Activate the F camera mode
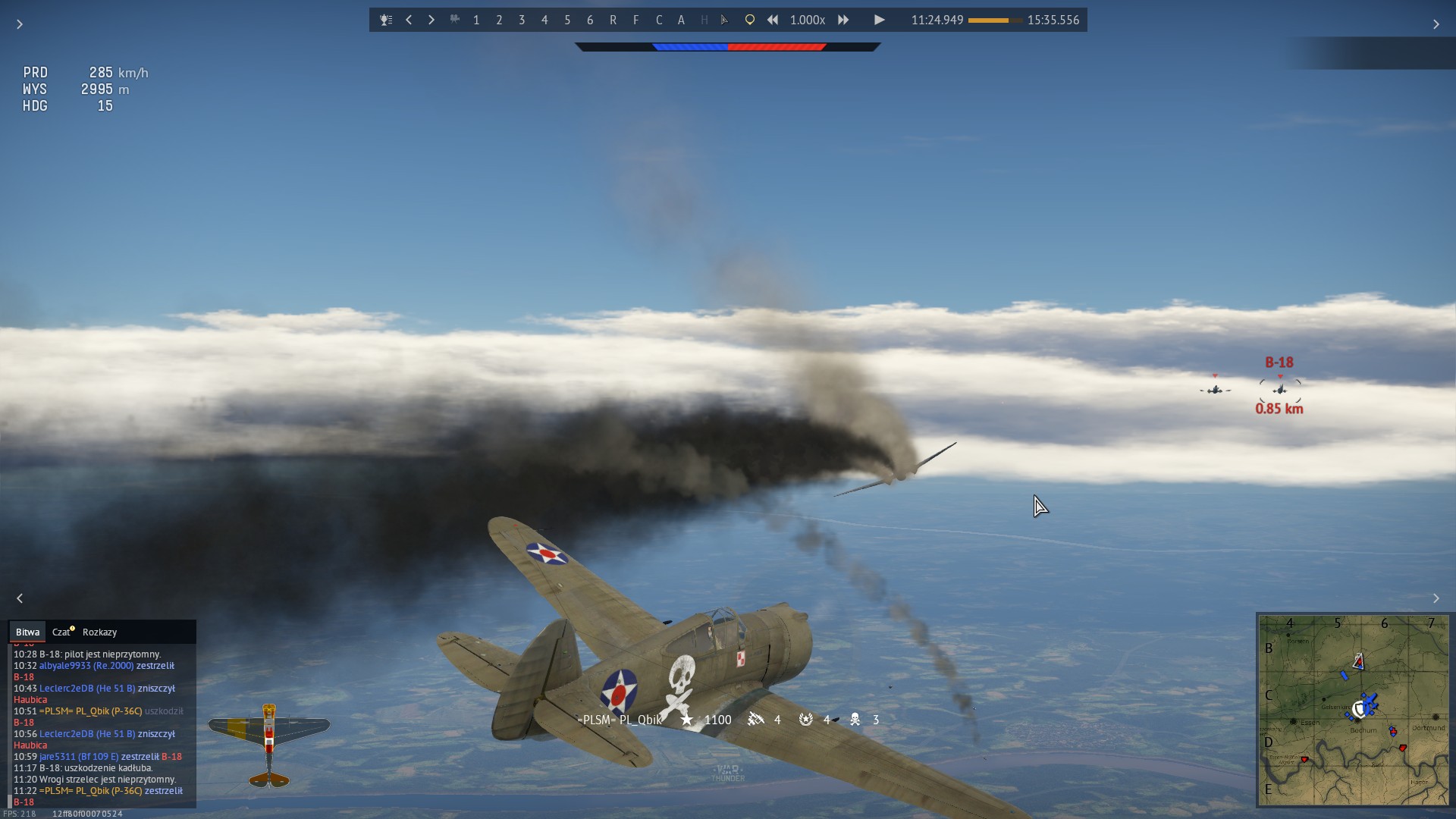Viewport: 1456px width, 819px height. pos(635,20)
